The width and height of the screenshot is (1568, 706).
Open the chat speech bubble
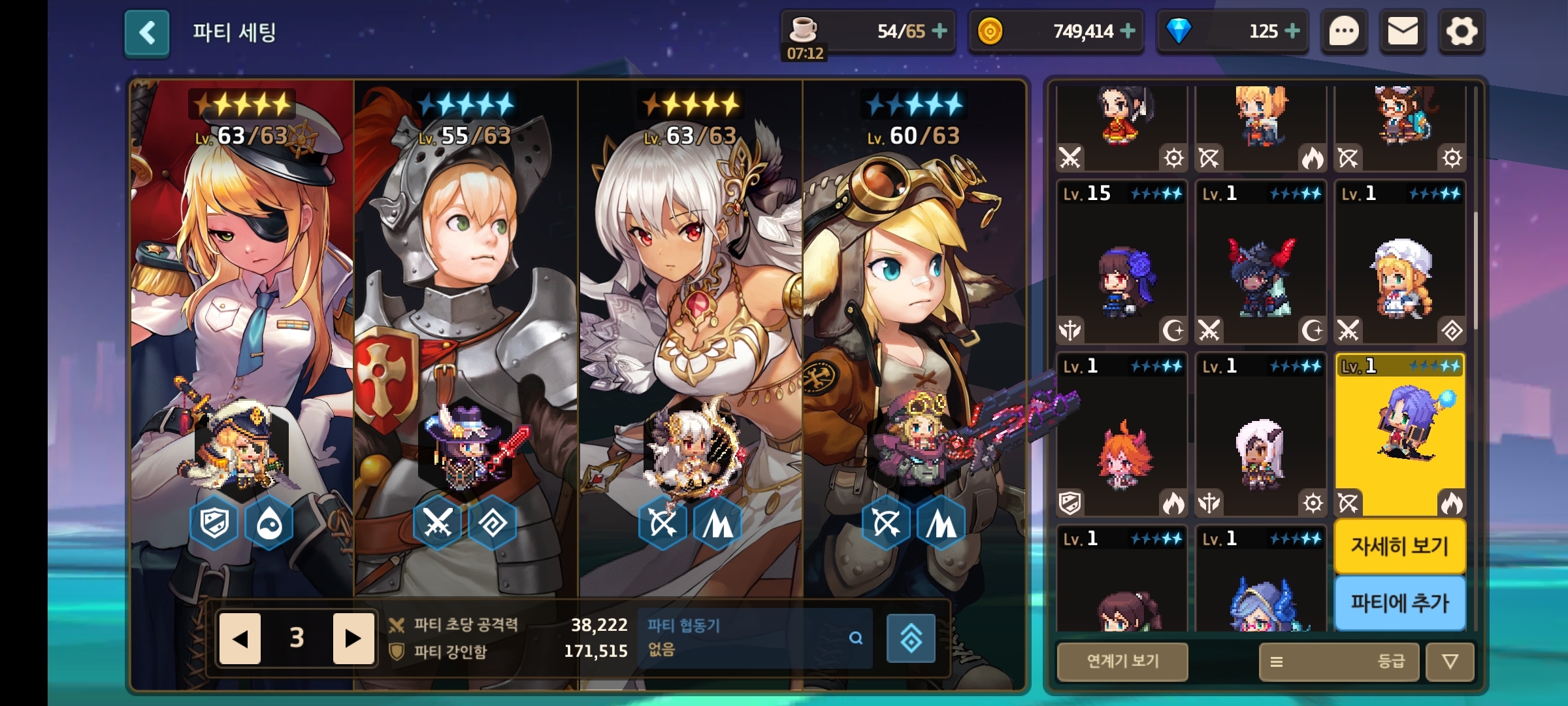point(1344,31)
